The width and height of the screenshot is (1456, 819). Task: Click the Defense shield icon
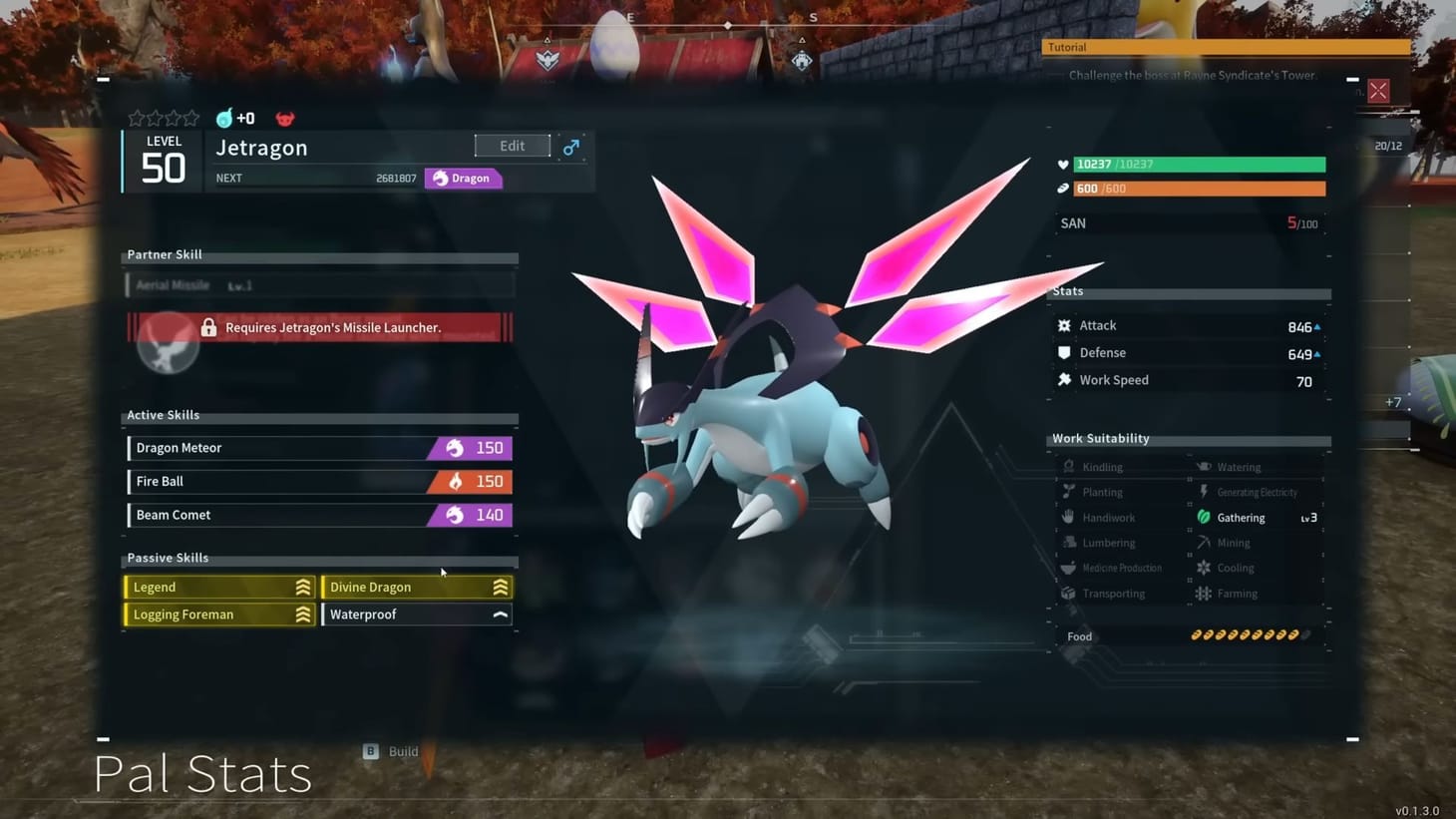tap(1064, 352)
